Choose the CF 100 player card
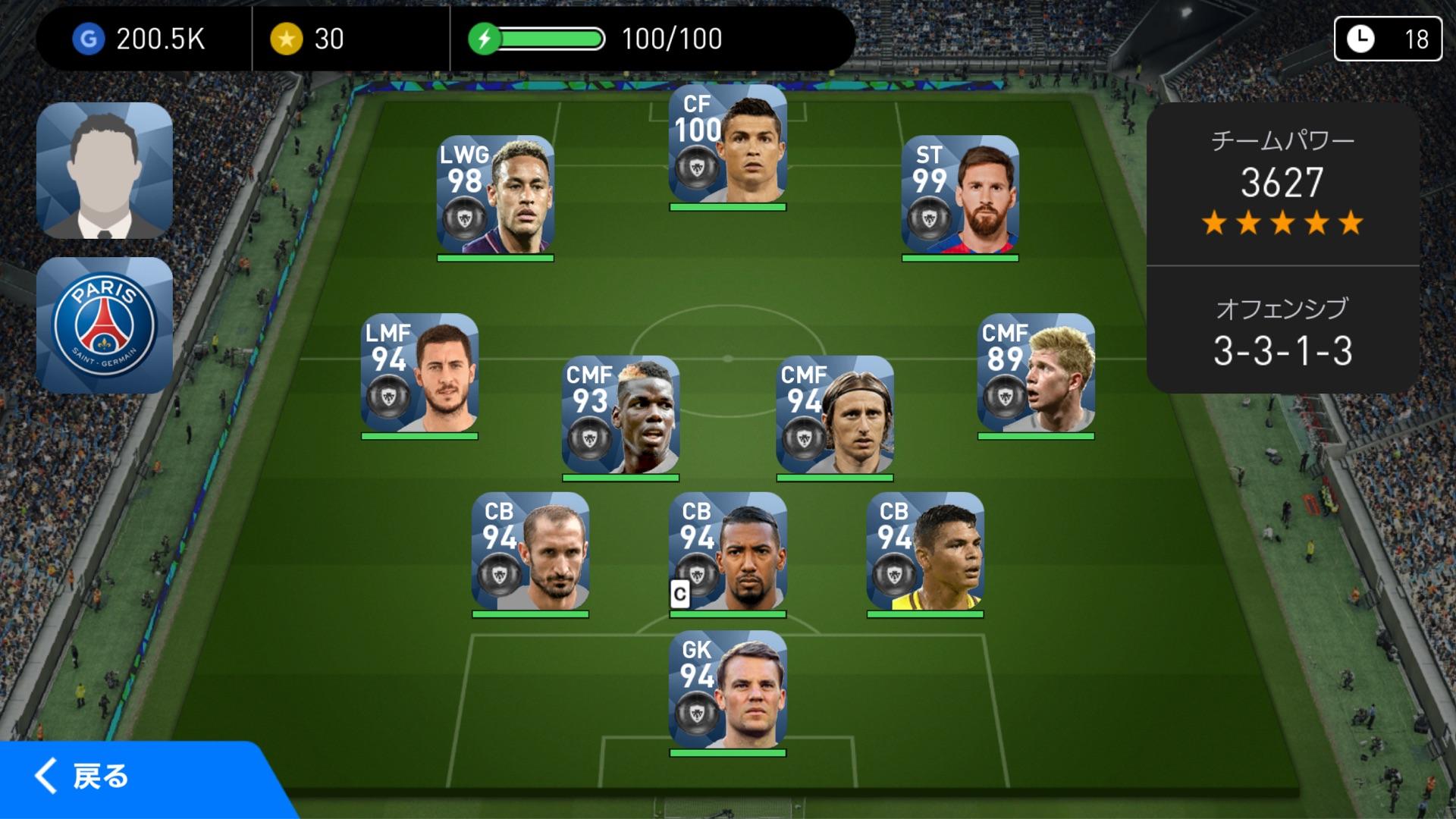1456x819 pixels. [x=727, y=144]
